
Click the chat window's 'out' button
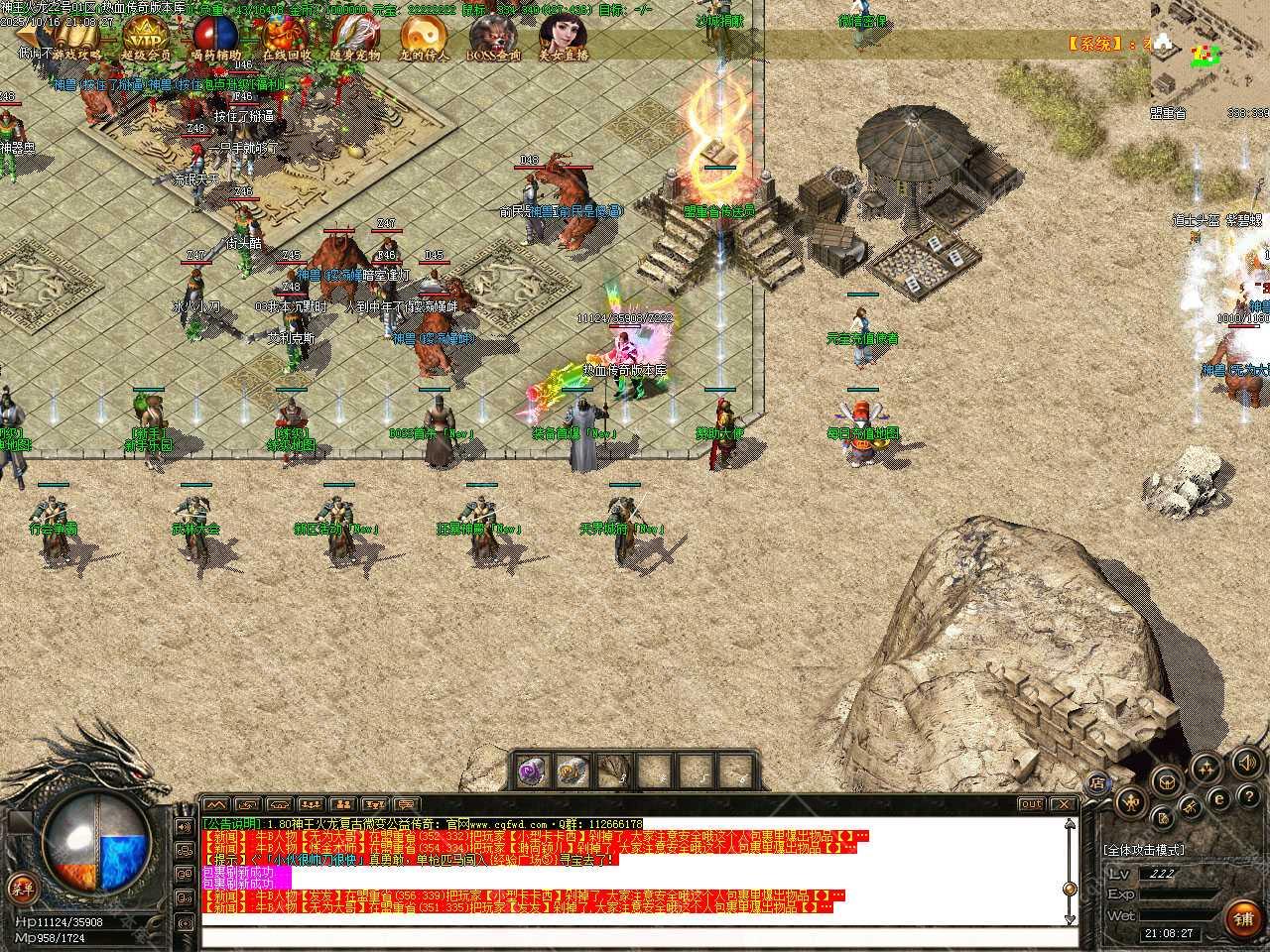click(1032, 804)
